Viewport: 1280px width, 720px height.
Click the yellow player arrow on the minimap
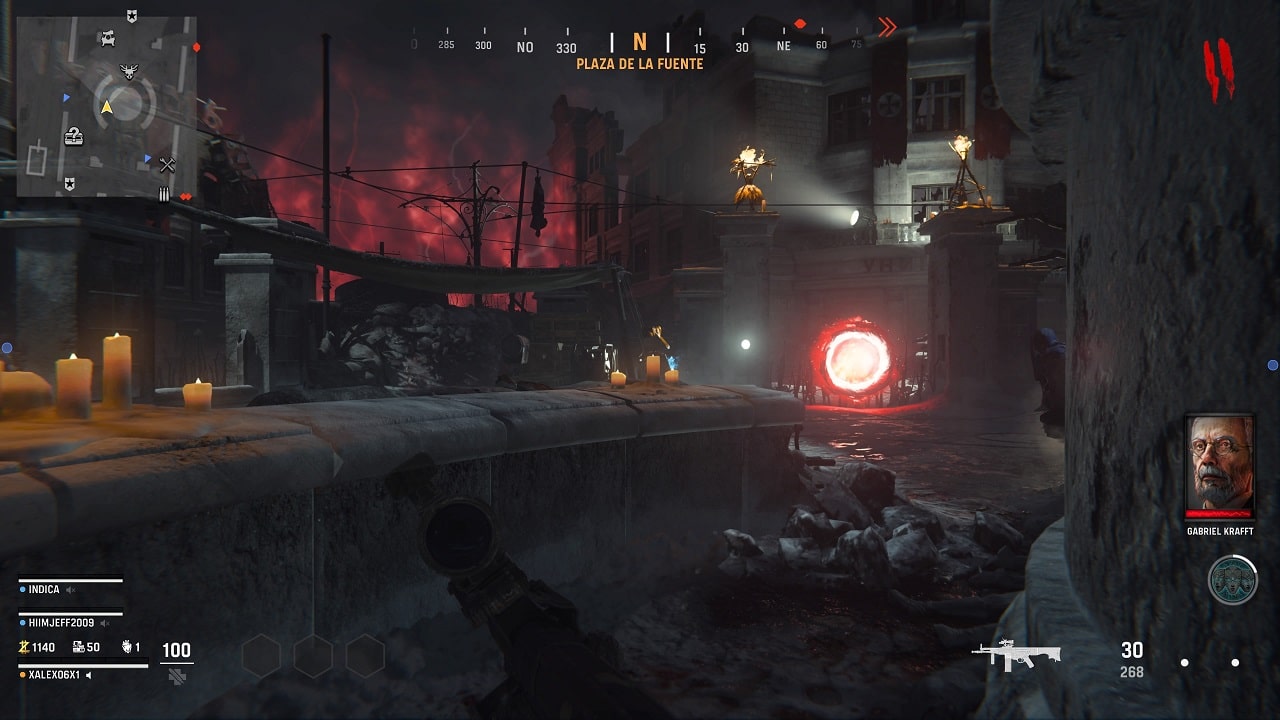106,107
